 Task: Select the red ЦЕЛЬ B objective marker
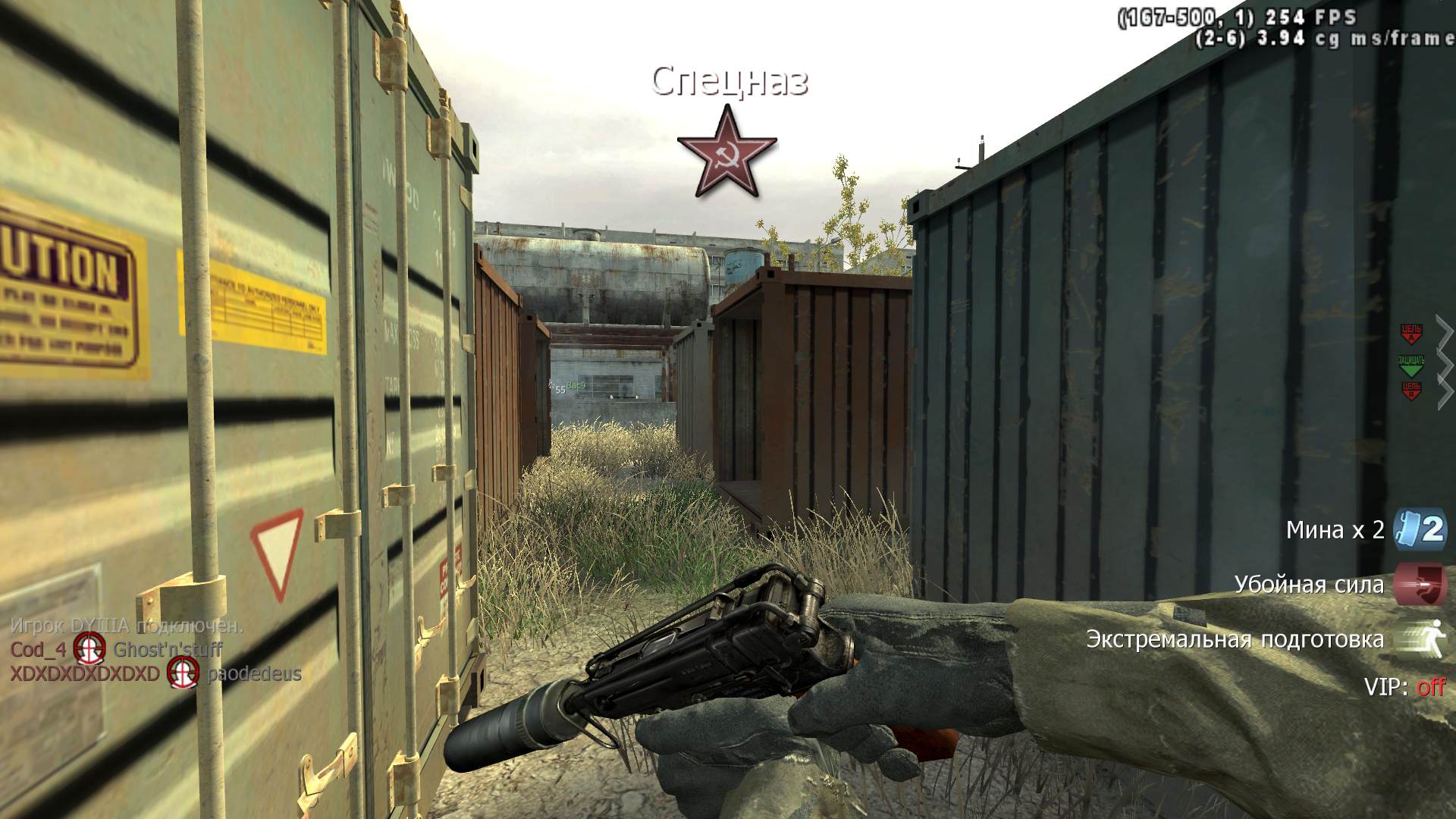(x=1410, y=391)
